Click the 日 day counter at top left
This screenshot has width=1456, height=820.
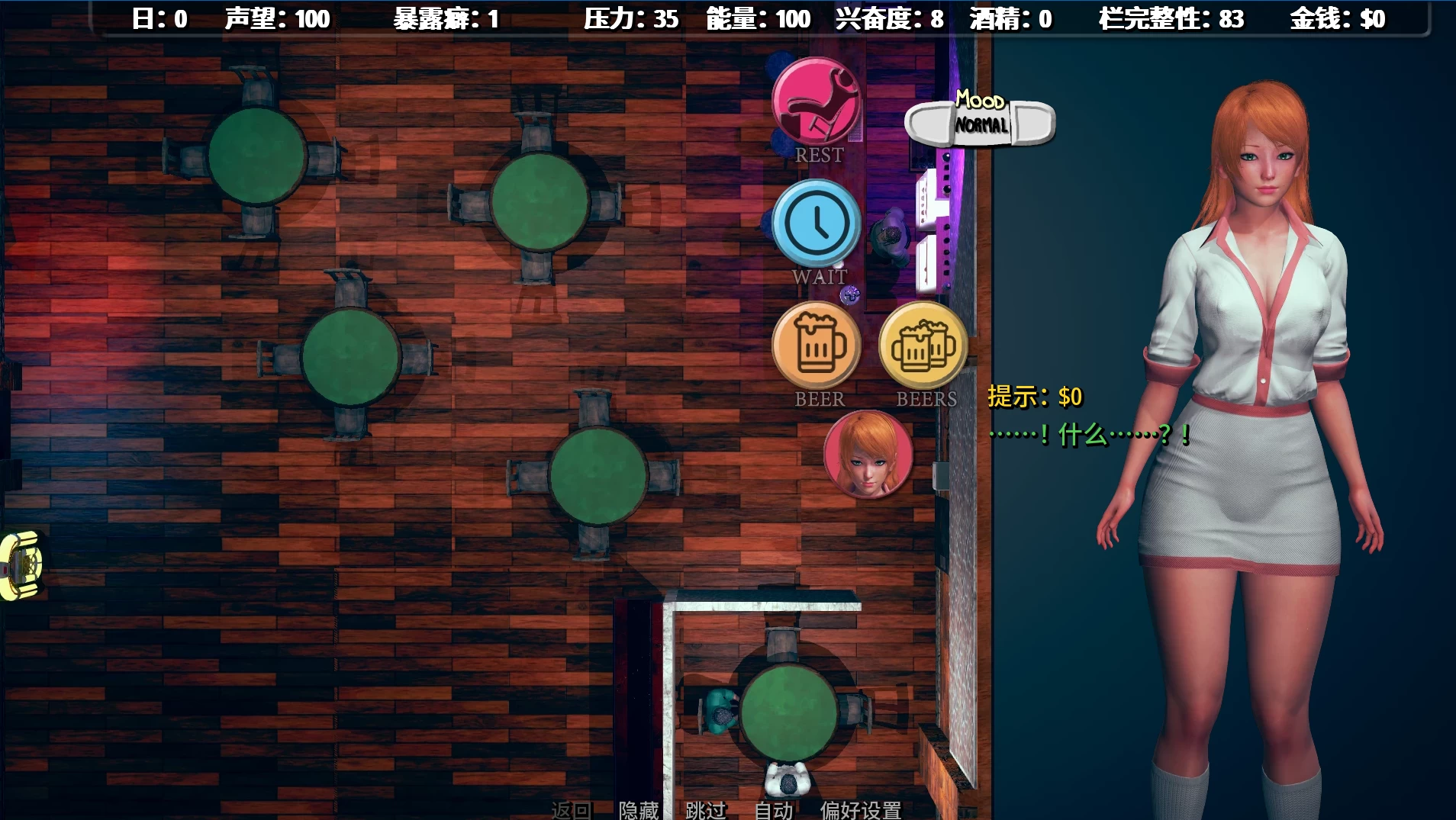tap(160, 19)
